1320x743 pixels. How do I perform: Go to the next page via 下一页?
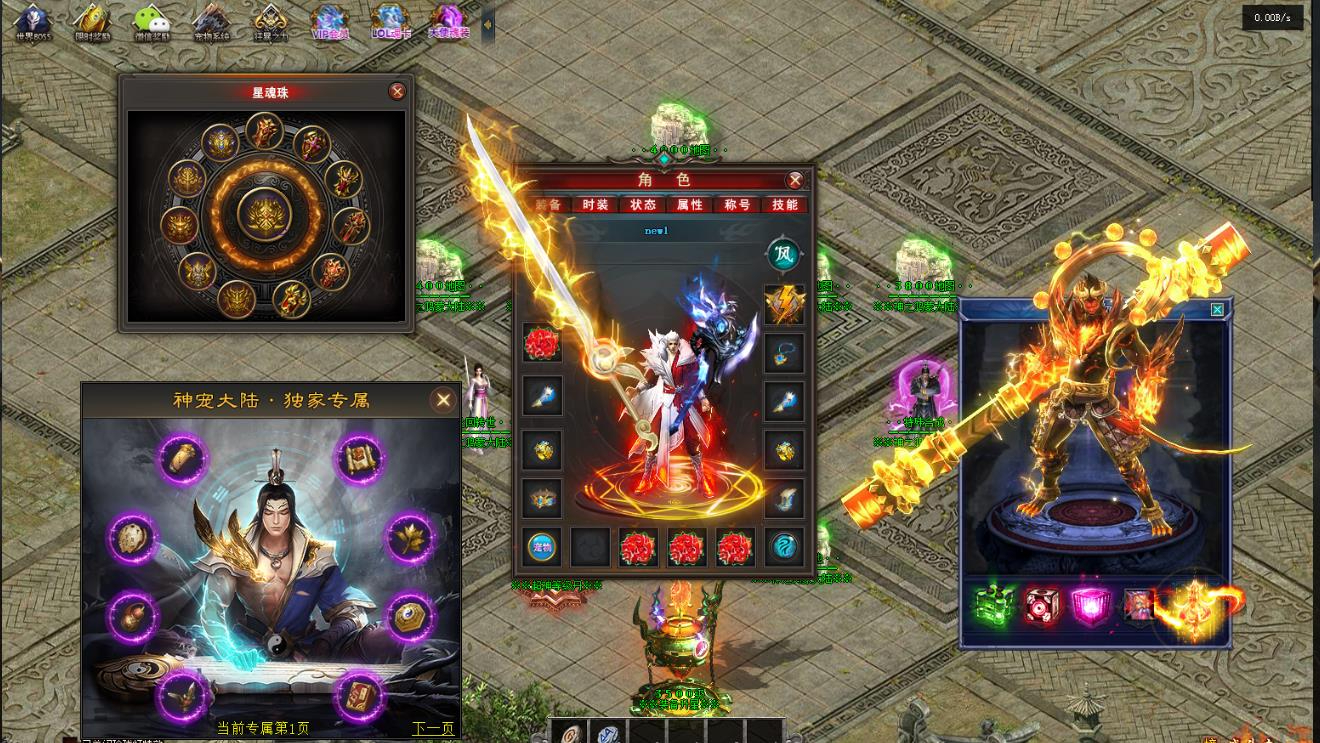tap(433, 728)
